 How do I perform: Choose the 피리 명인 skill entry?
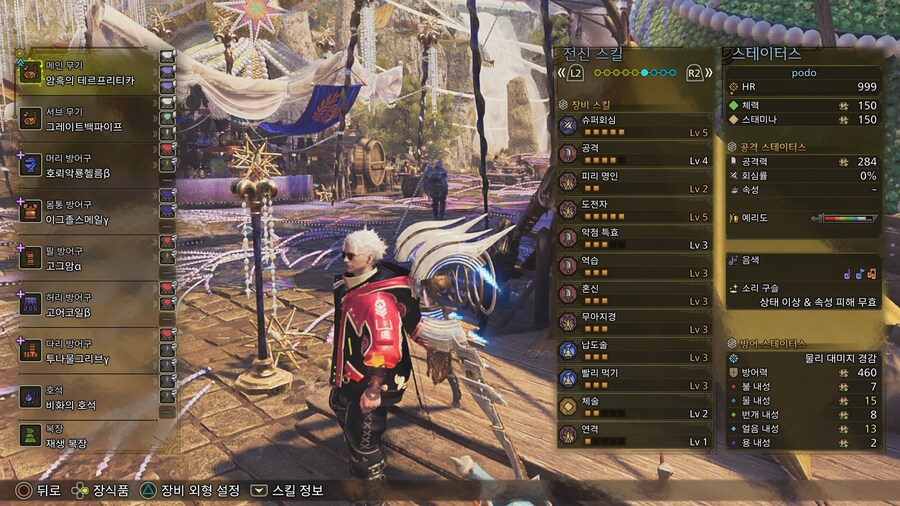click(635, 181)
